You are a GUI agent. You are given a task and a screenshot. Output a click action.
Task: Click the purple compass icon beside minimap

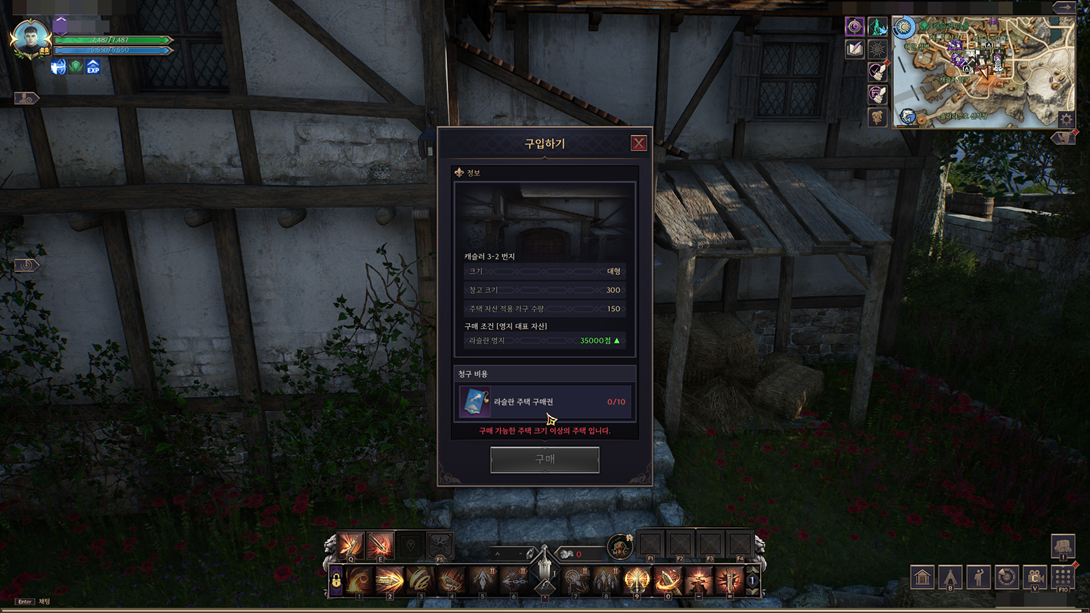coord(855,26)
